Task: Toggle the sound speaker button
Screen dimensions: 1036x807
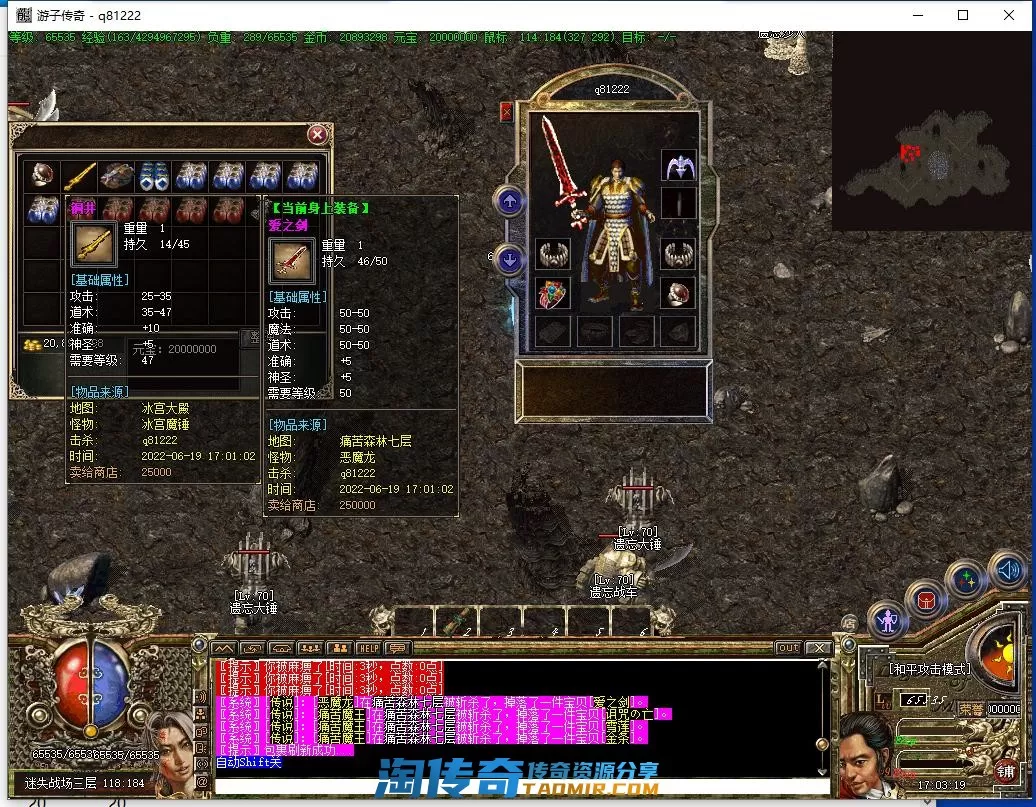Action: 1007,571
